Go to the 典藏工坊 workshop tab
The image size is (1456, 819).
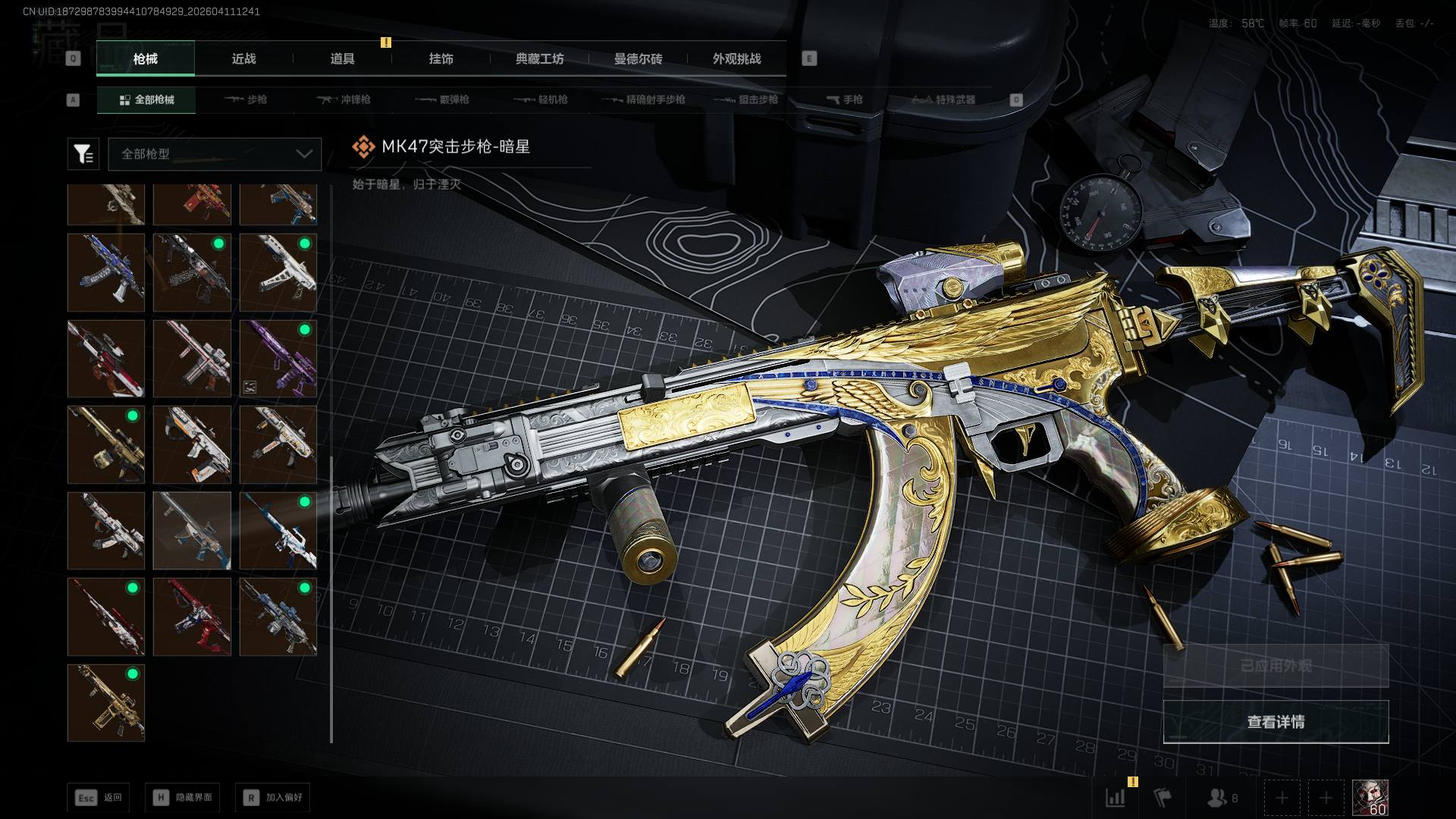pos(539,59)
